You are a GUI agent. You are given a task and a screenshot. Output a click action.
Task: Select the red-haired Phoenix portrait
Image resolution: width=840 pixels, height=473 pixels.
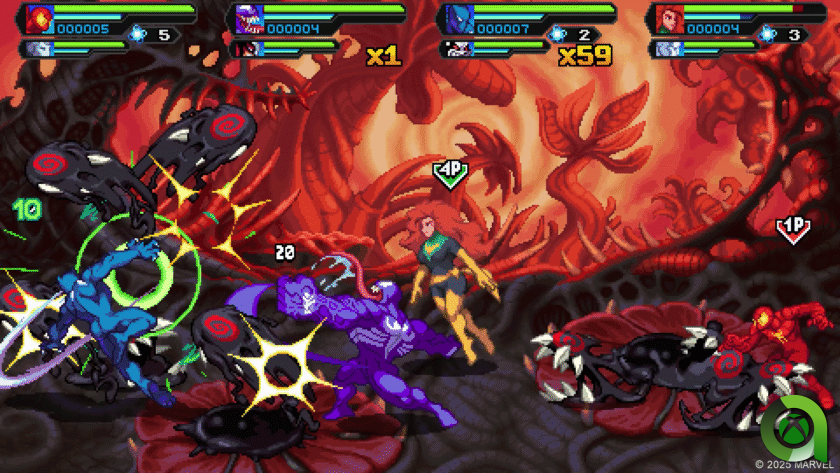[x=665, y=18]
